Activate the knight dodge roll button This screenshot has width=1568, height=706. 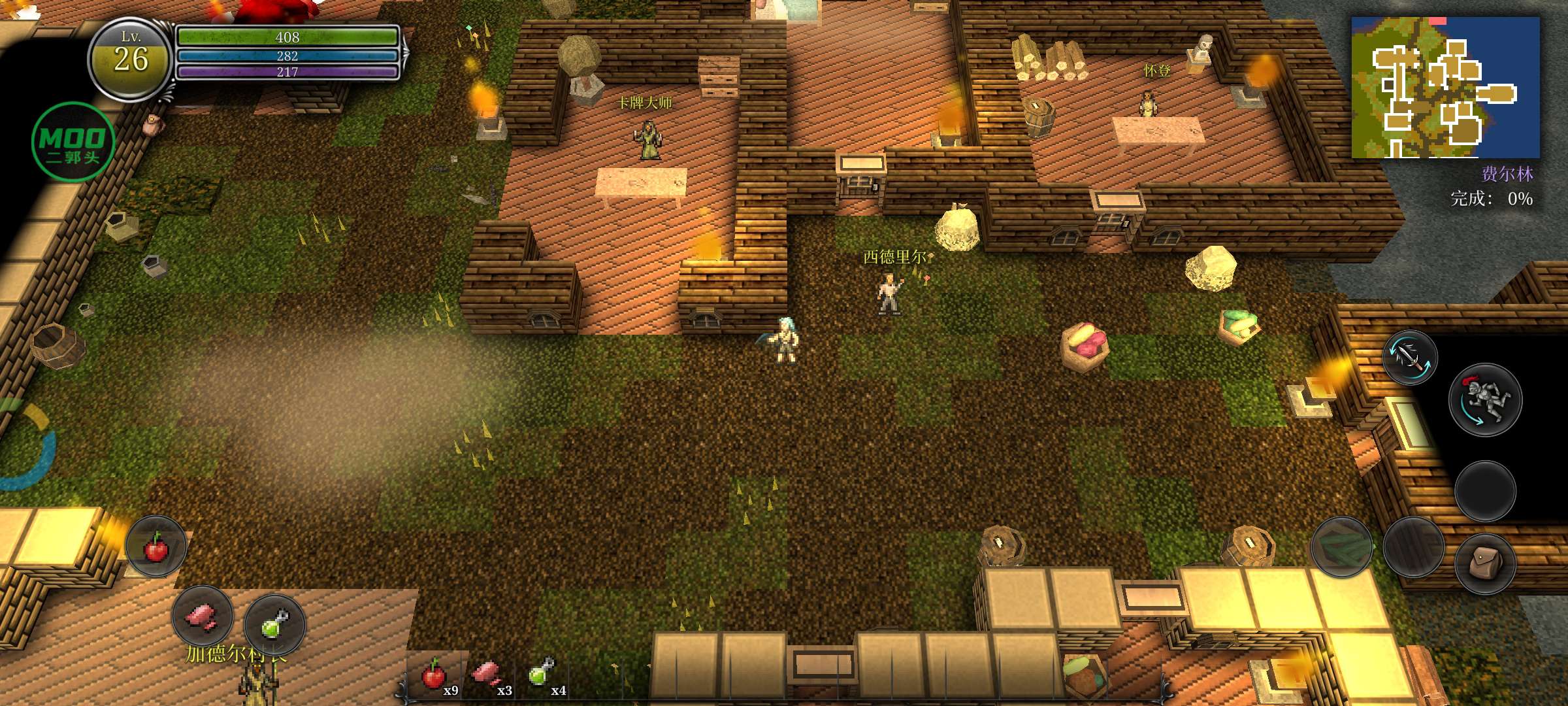pos(1484,399)
